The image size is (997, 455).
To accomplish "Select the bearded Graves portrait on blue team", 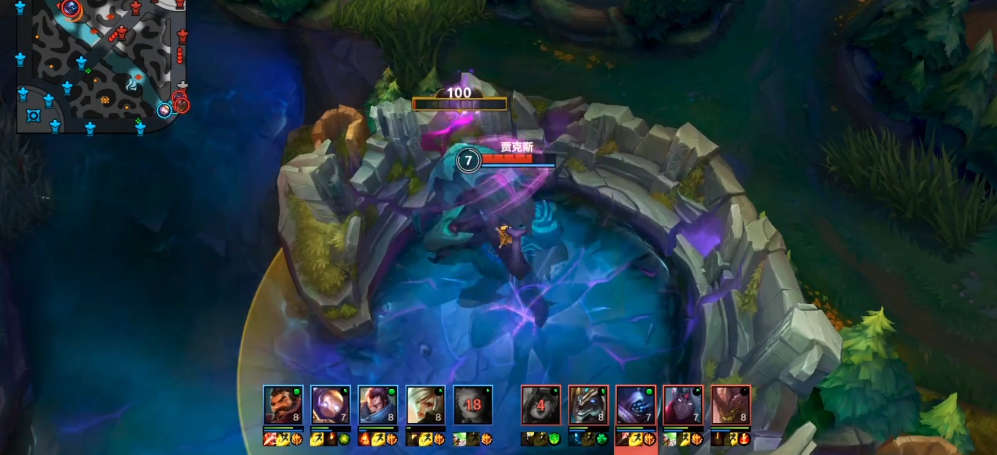I will coord(282,405).
